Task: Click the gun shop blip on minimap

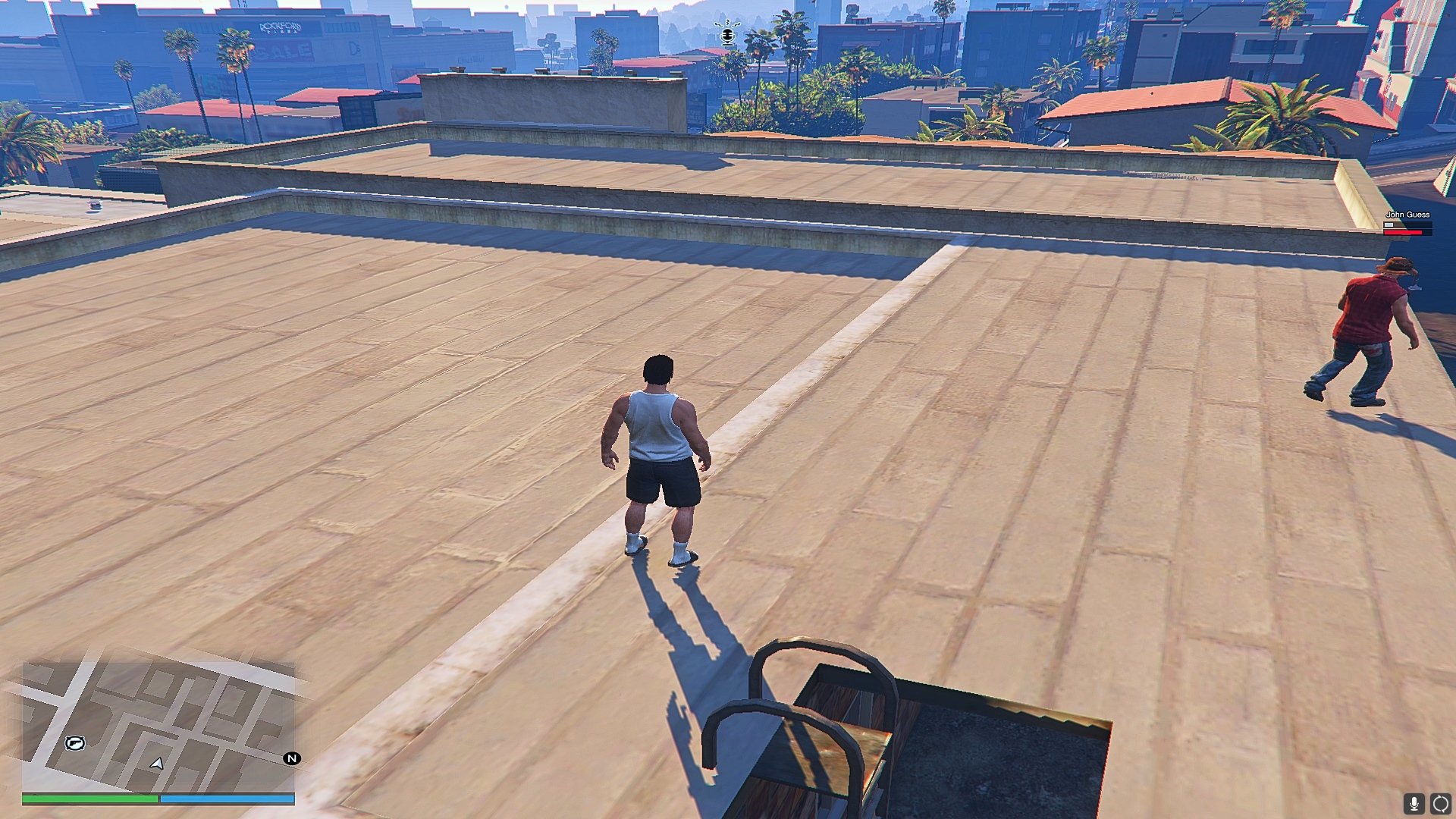Action: (74, 743)
